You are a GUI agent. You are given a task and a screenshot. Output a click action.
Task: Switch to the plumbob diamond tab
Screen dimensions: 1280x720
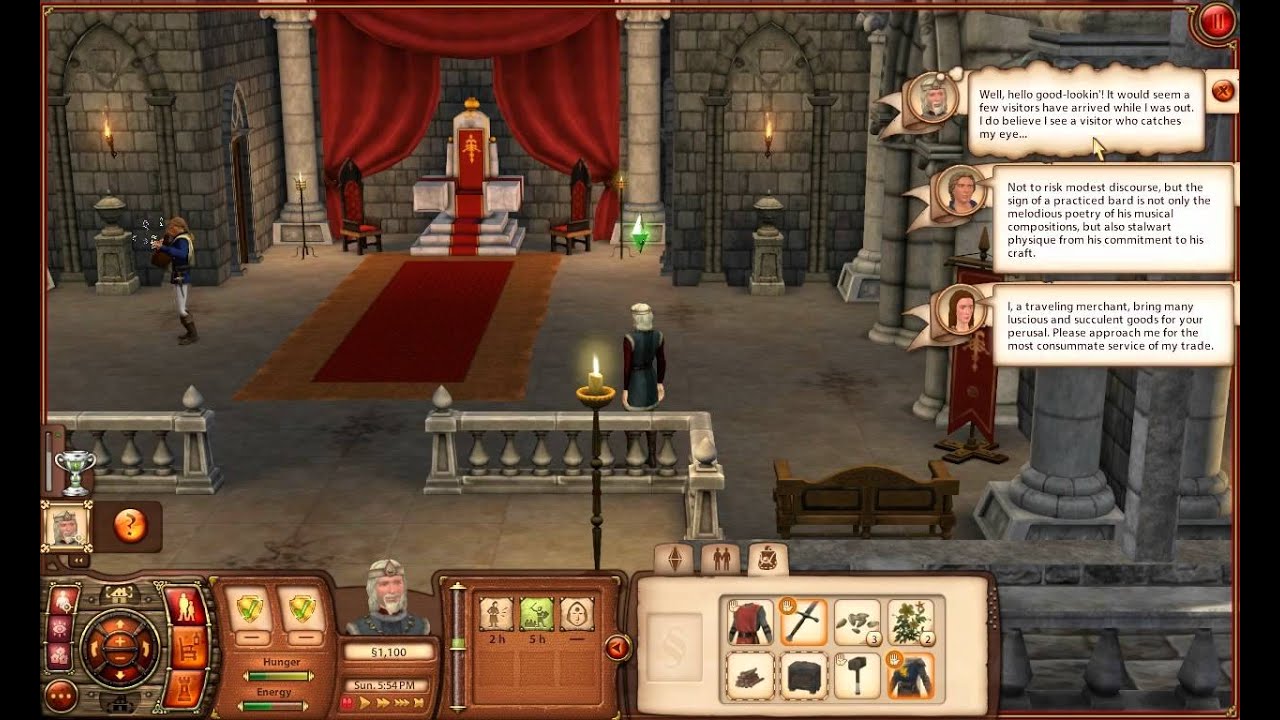[x=674, y=558]
